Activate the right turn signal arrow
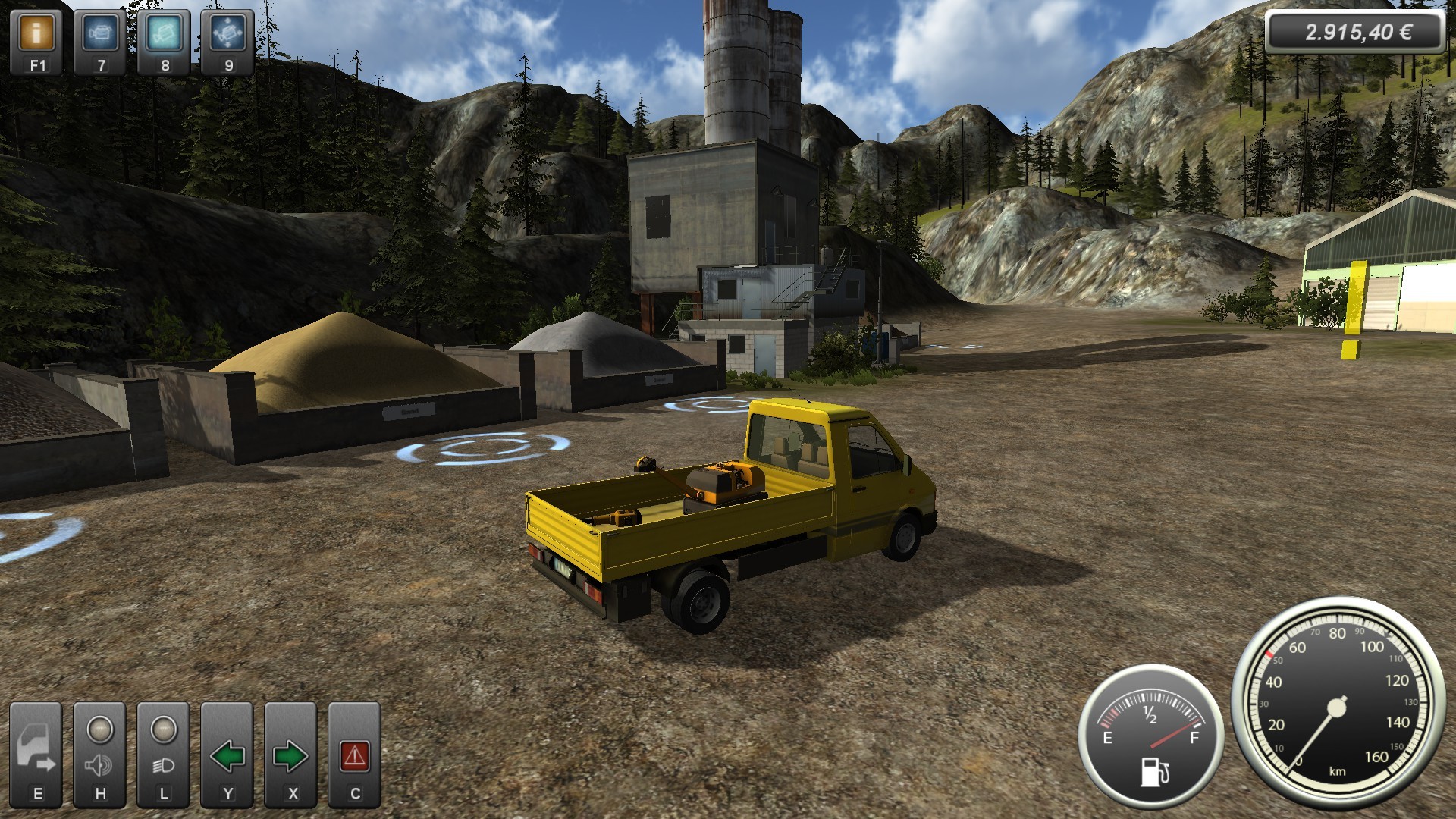The image size is (1456, 819). click(x=290, y=755)
